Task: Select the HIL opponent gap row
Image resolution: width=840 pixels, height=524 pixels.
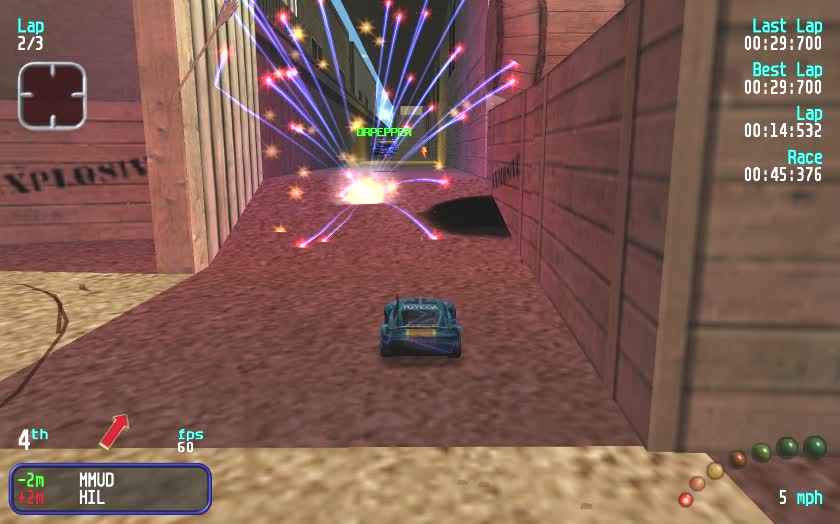Action: (110, 497)
